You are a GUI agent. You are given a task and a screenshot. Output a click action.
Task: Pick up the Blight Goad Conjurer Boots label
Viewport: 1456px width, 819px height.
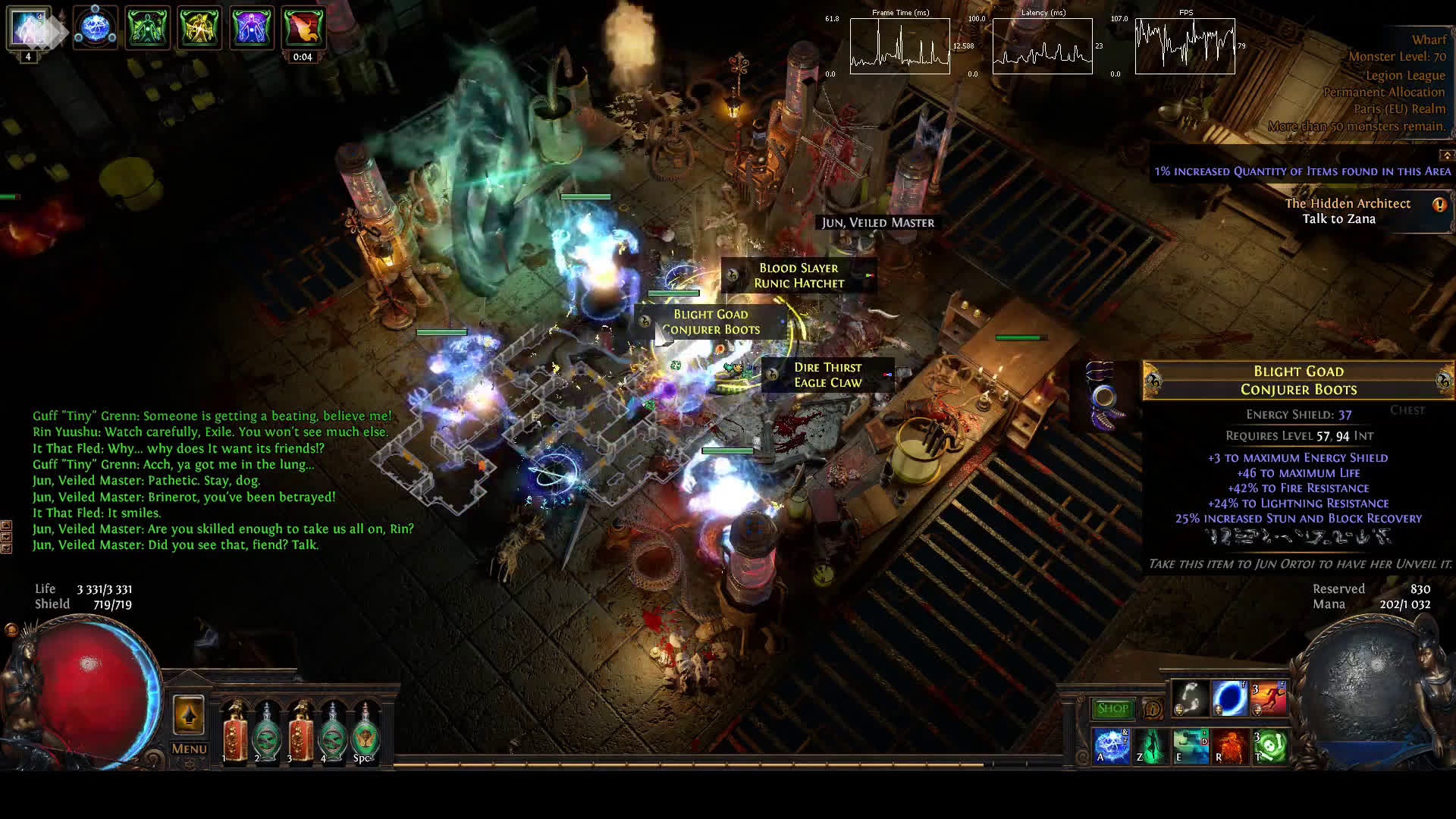click(711, 322)
